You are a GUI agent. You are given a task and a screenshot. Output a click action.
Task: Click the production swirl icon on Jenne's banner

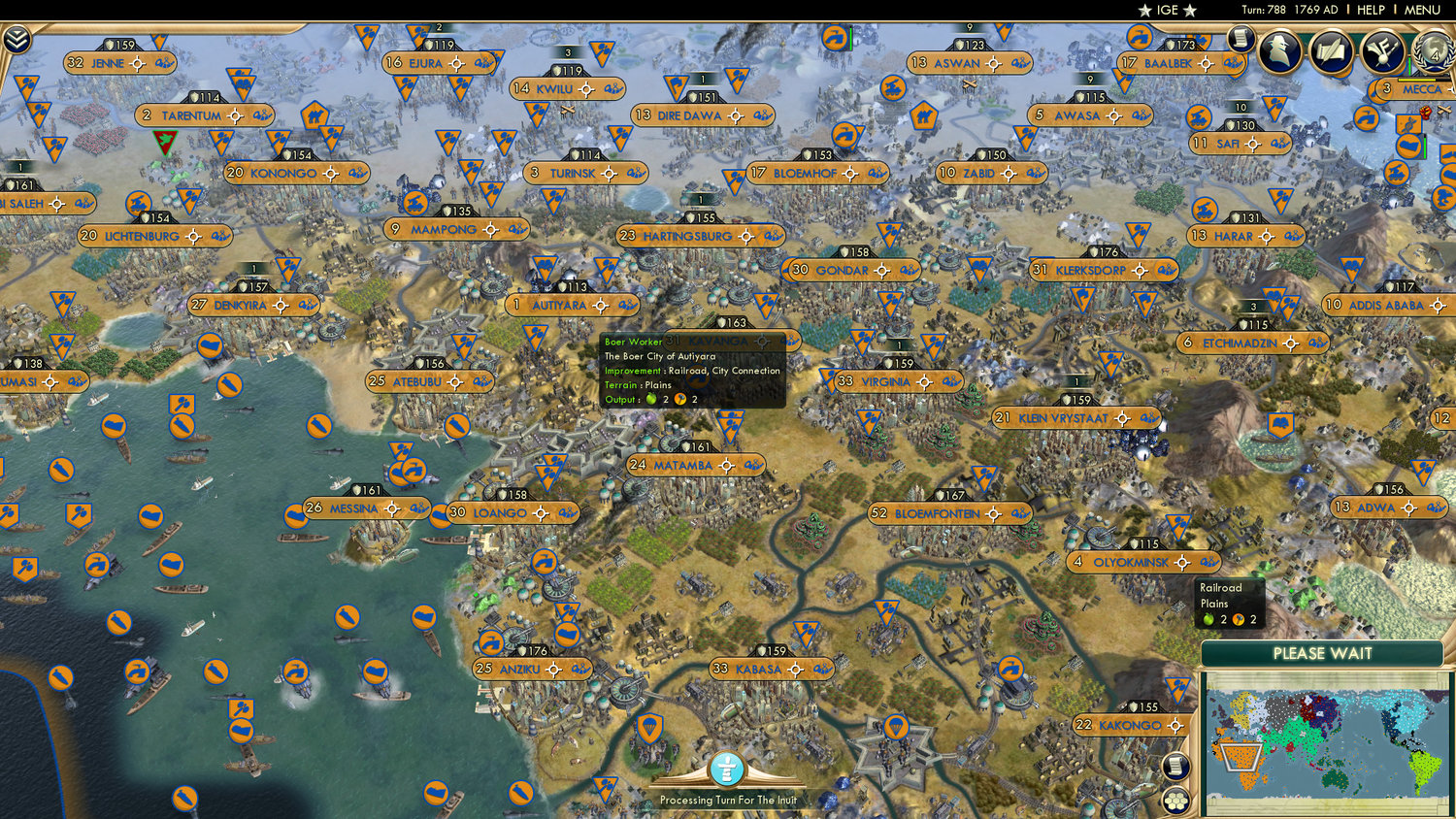pyautogui.click(x=165, y=63)
